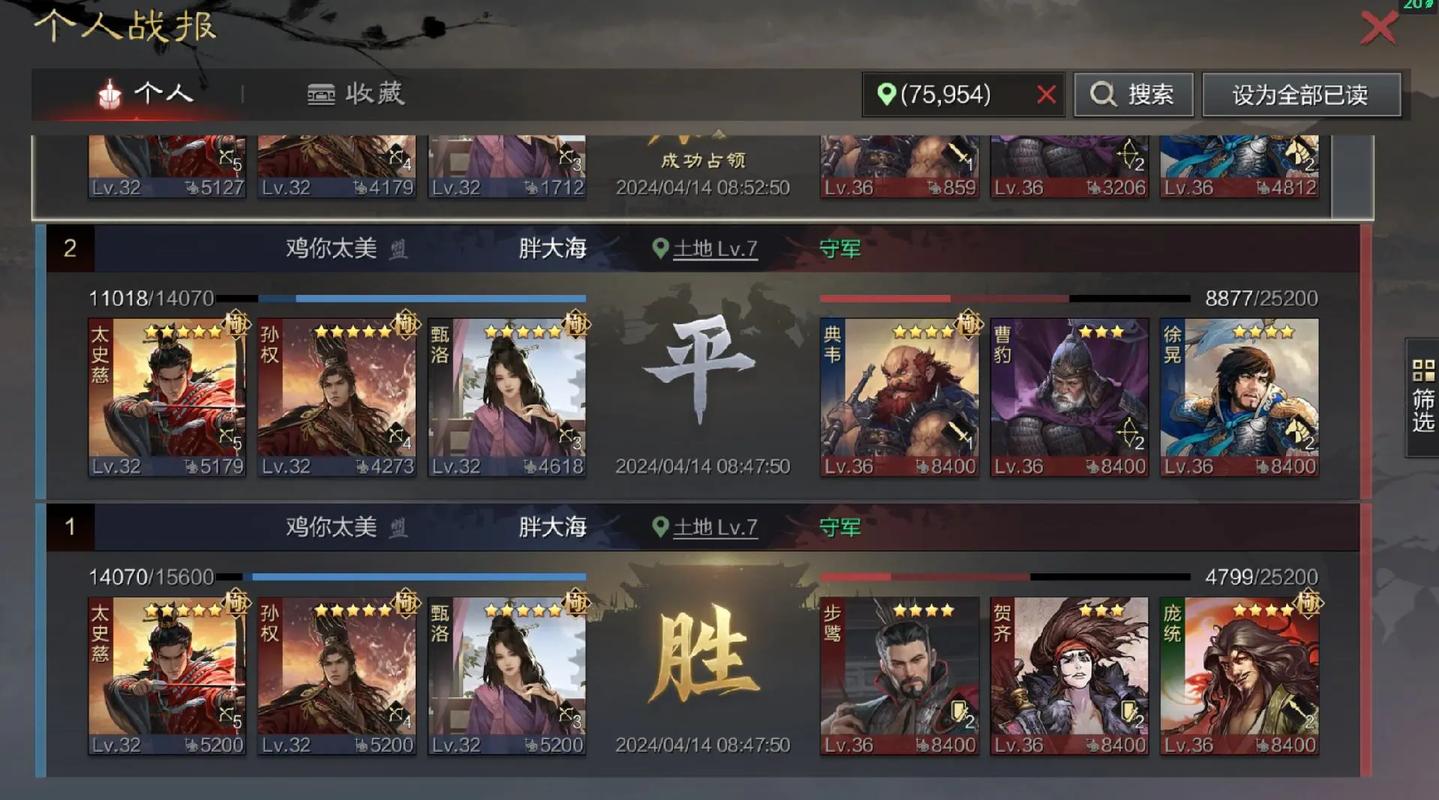Click the 搜索 search button
The image size is (1439, 800).
click(x=1133, y=94)
